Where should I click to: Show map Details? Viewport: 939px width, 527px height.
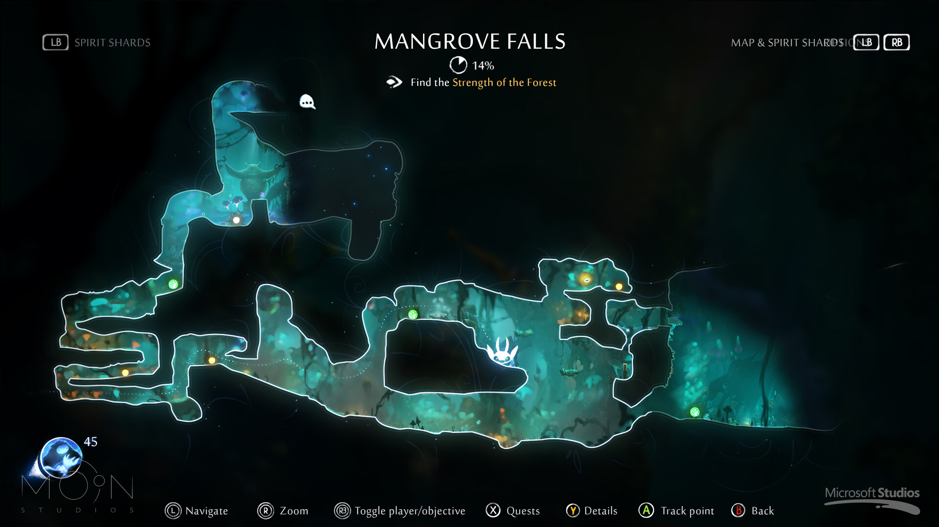point(591,511)
